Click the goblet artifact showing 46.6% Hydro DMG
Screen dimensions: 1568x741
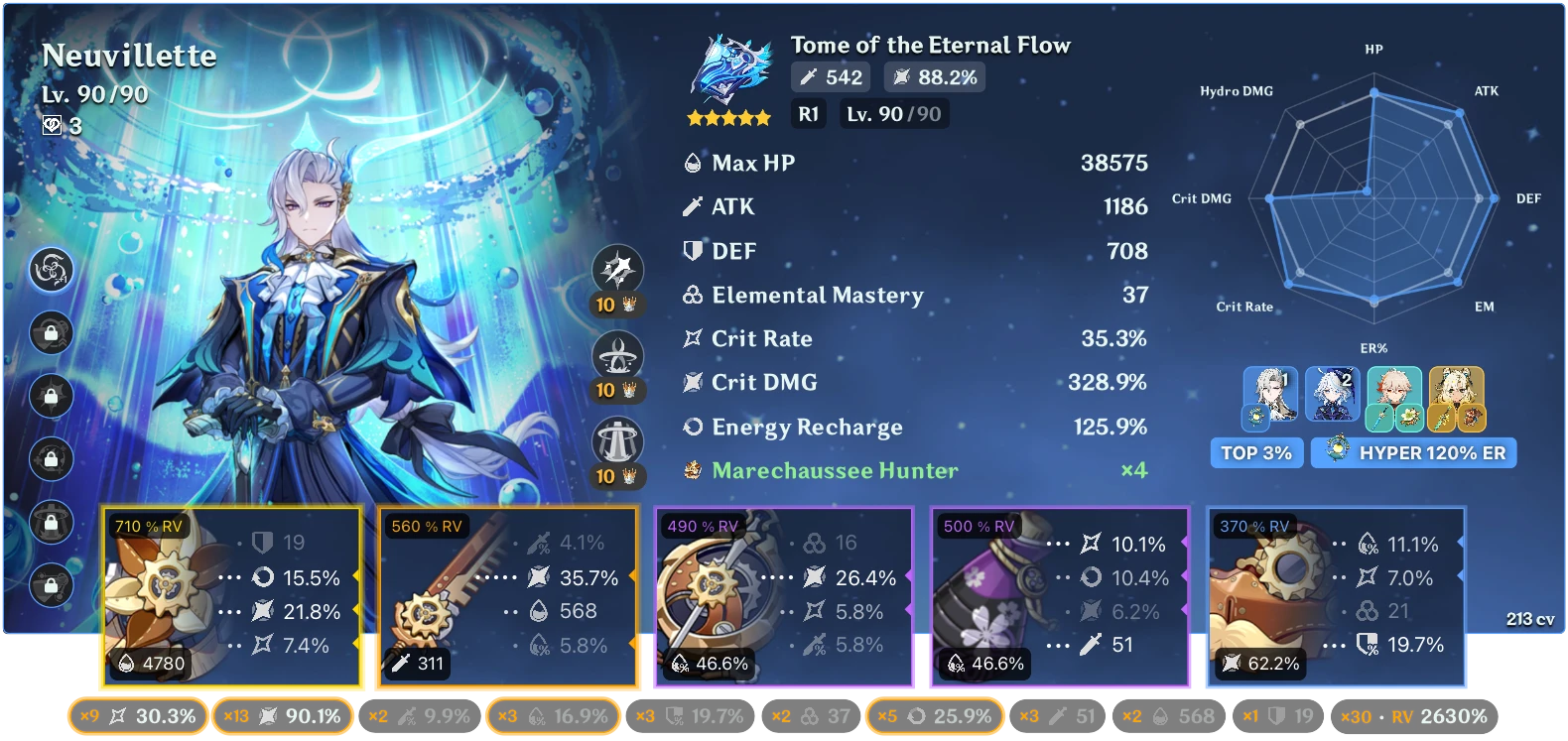point(784,595)
